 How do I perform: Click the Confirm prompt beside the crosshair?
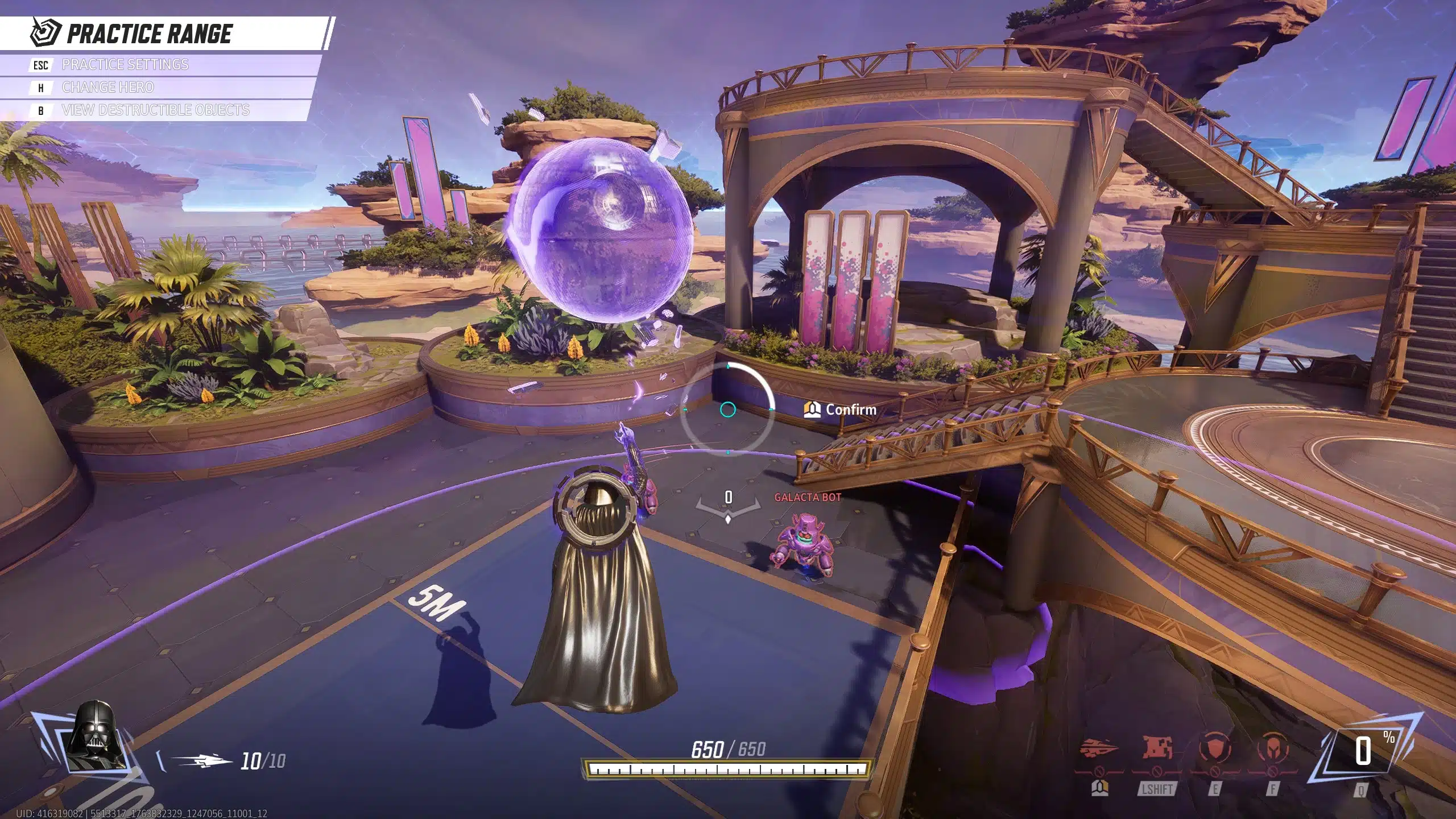[841, 409]
